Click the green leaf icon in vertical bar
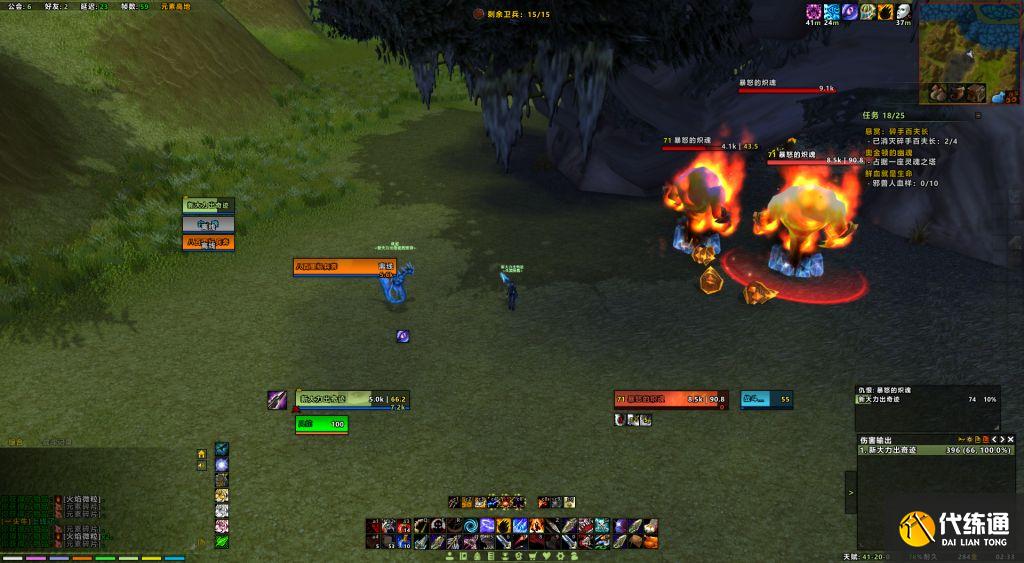This screenshot has width=1024, height=563. click(221, 541)
